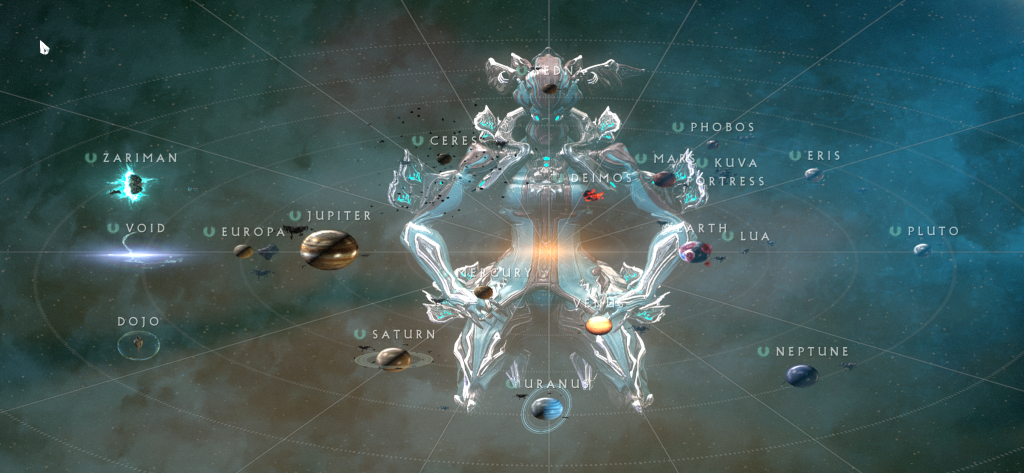Select the Ceres node
This screenshot has height=473, width=1024.
pyautogui.click(x=444, y=158)
